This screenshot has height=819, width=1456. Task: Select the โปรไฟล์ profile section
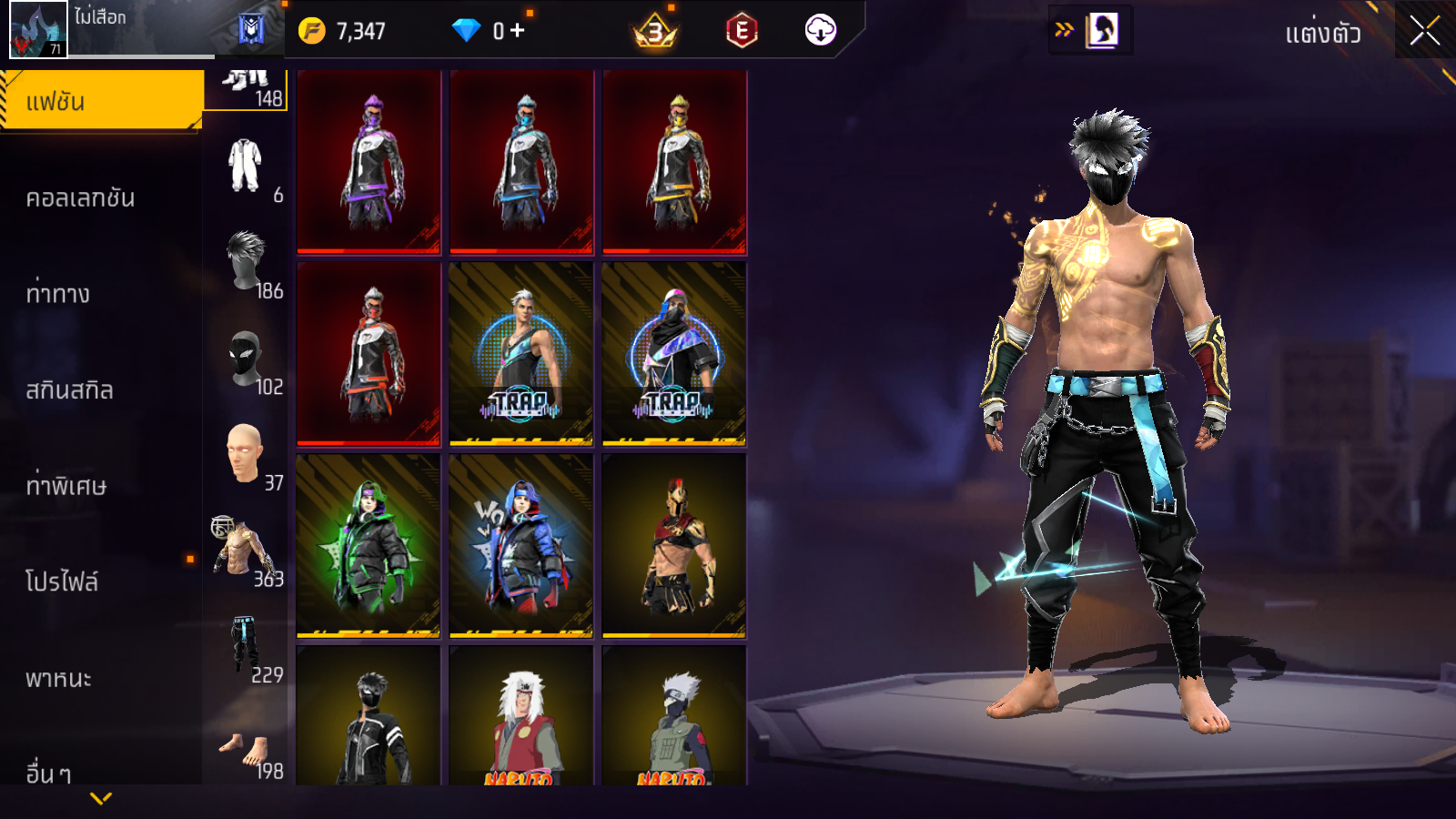[x=62, y=581]
